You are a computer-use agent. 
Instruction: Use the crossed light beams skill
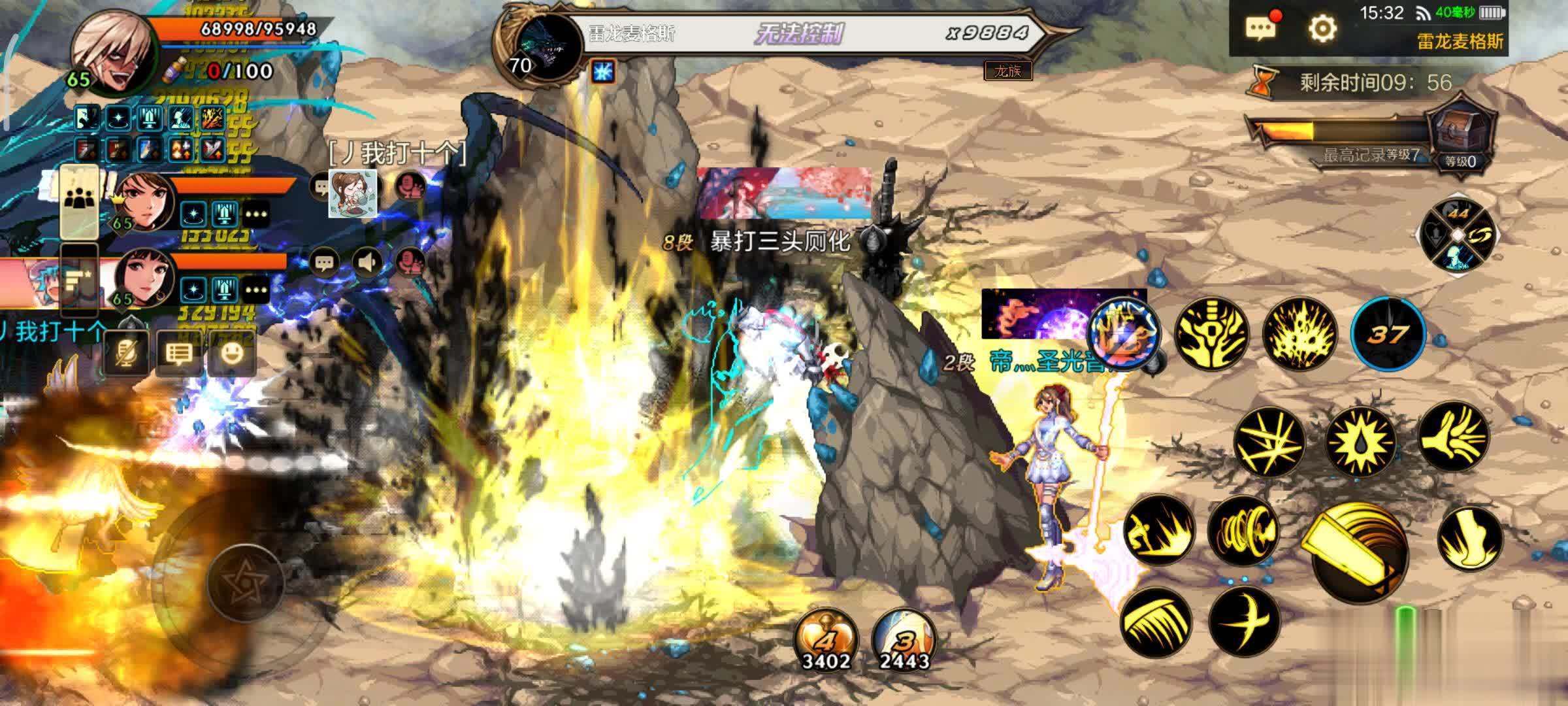coord(1268,441)
